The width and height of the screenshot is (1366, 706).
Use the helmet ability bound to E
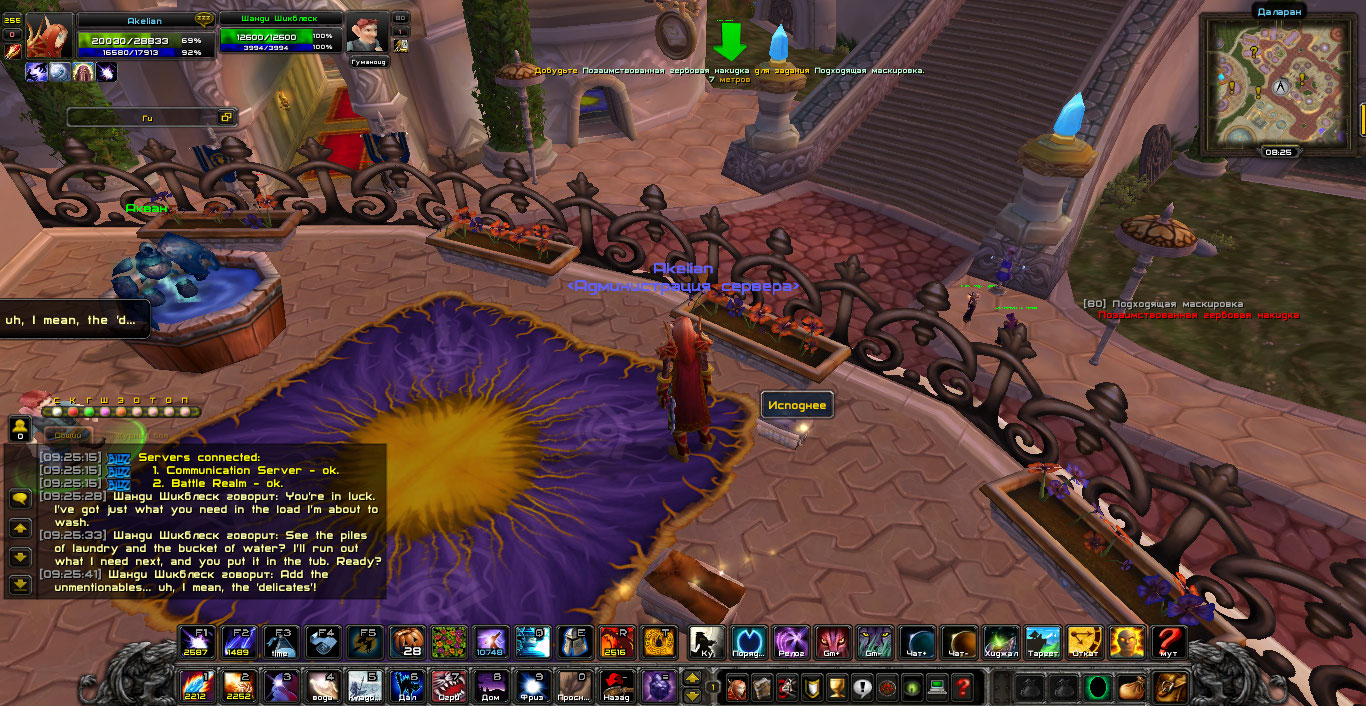click(x=573, y=642)
